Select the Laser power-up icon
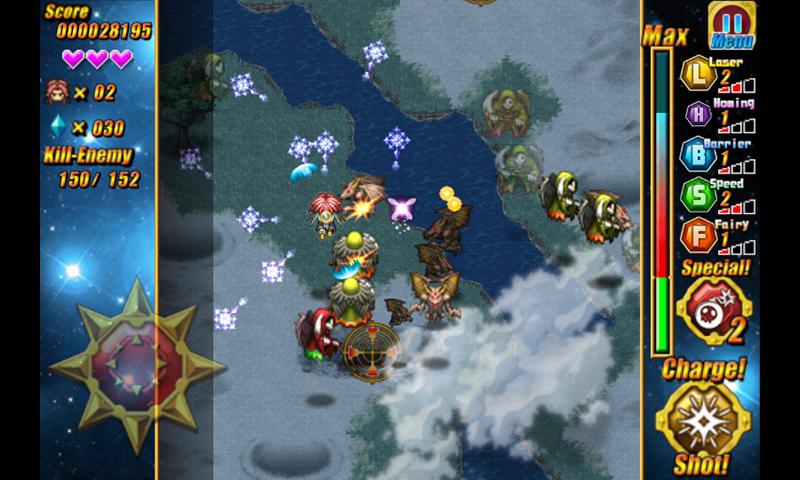Viewport: 800px width, 480px height. [x=695, y=74]
